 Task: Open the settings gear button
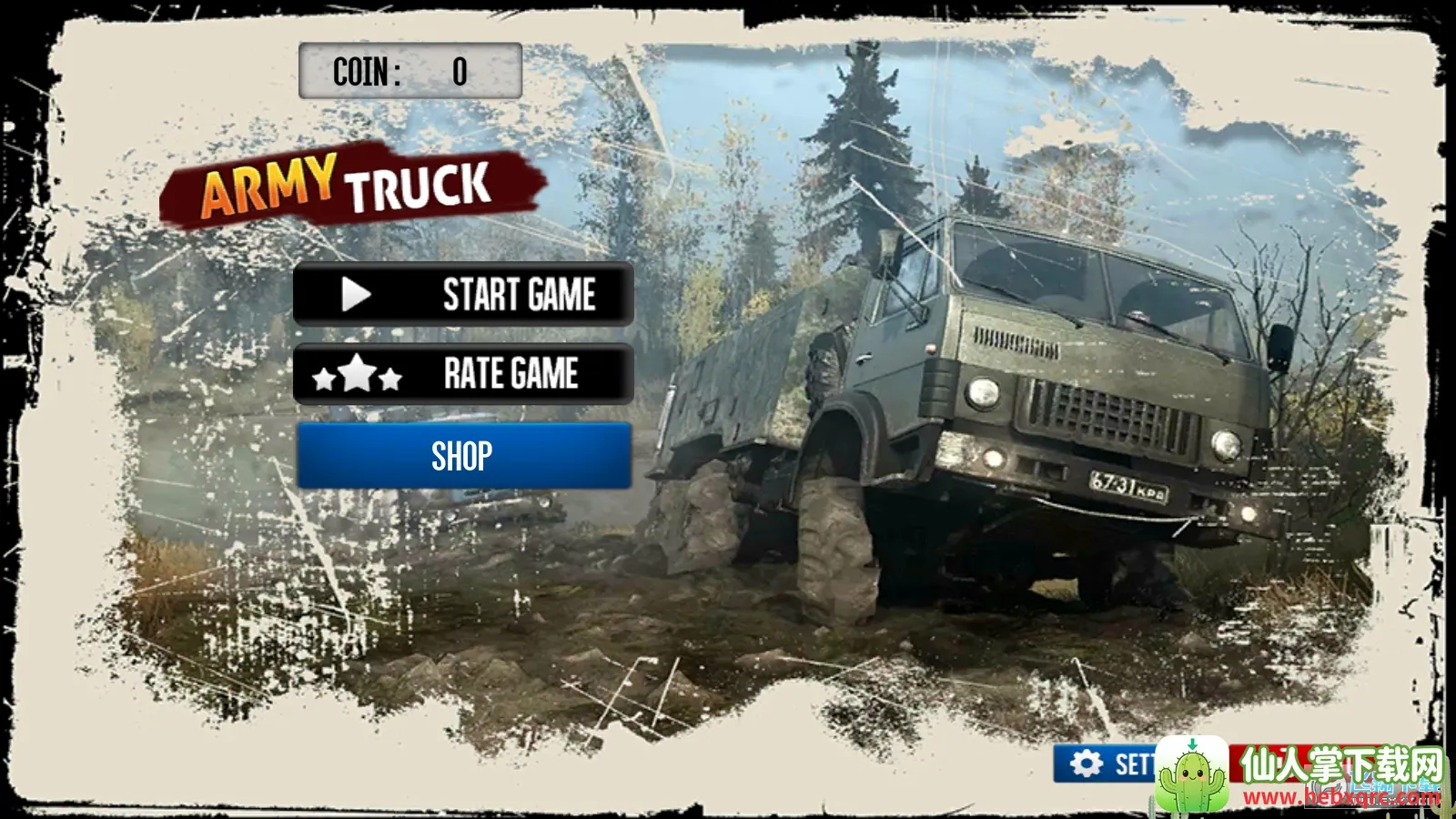(x=1104, y=764)
